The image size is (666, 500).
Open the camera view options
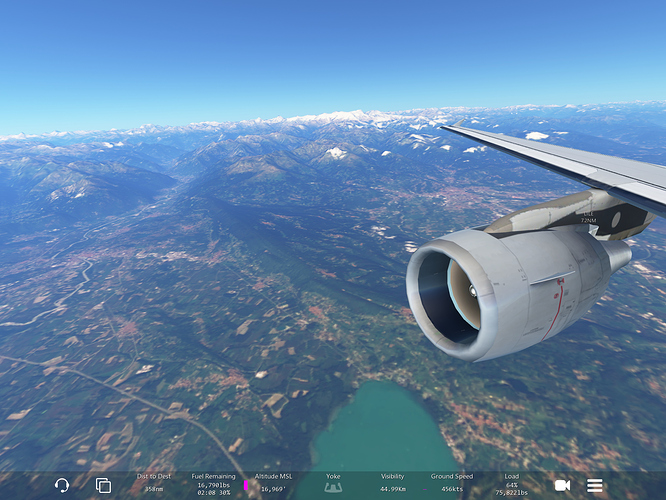click(562, 485)
